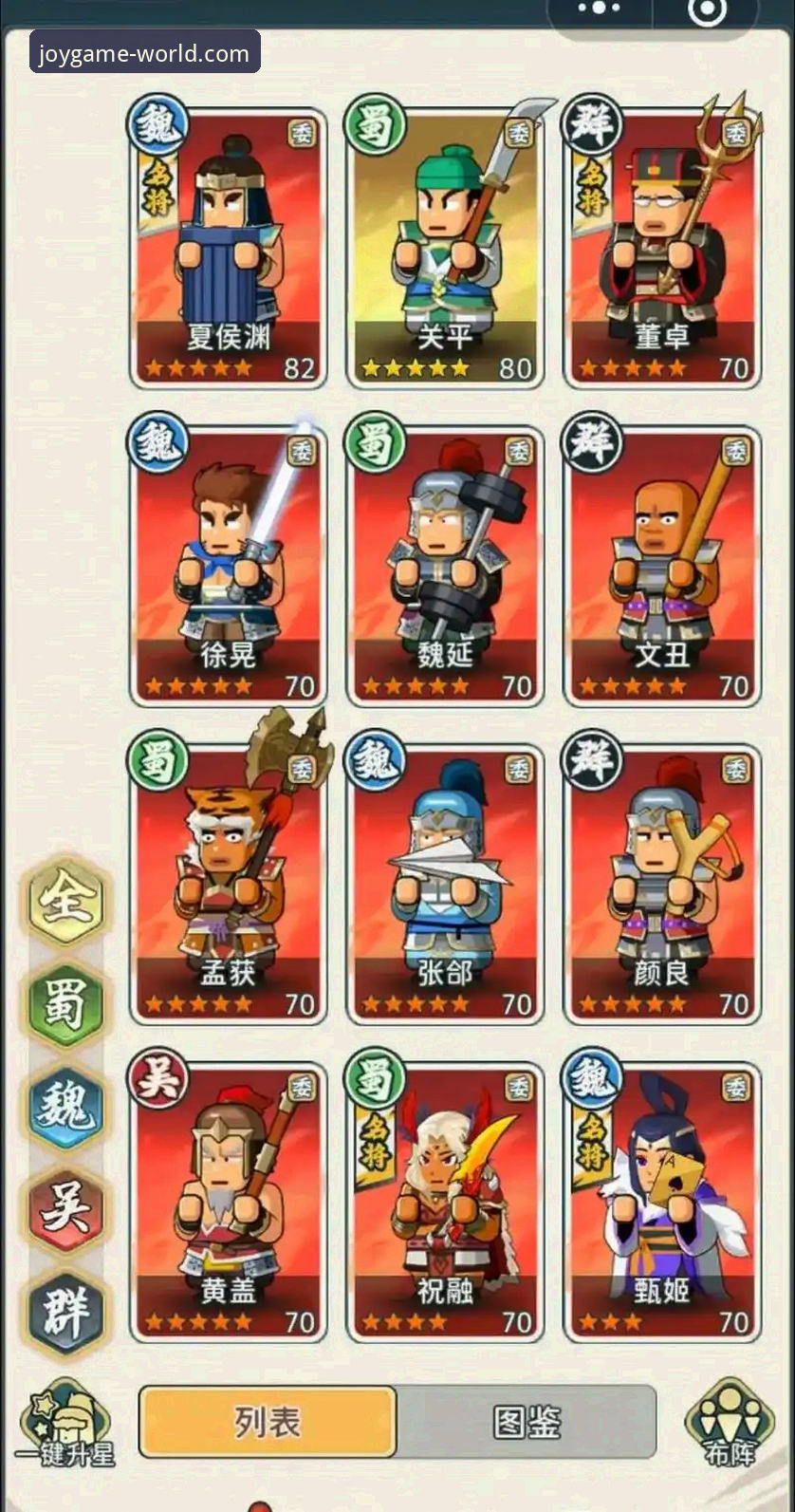Activate the 一键升星 button

coord(65,1425)
